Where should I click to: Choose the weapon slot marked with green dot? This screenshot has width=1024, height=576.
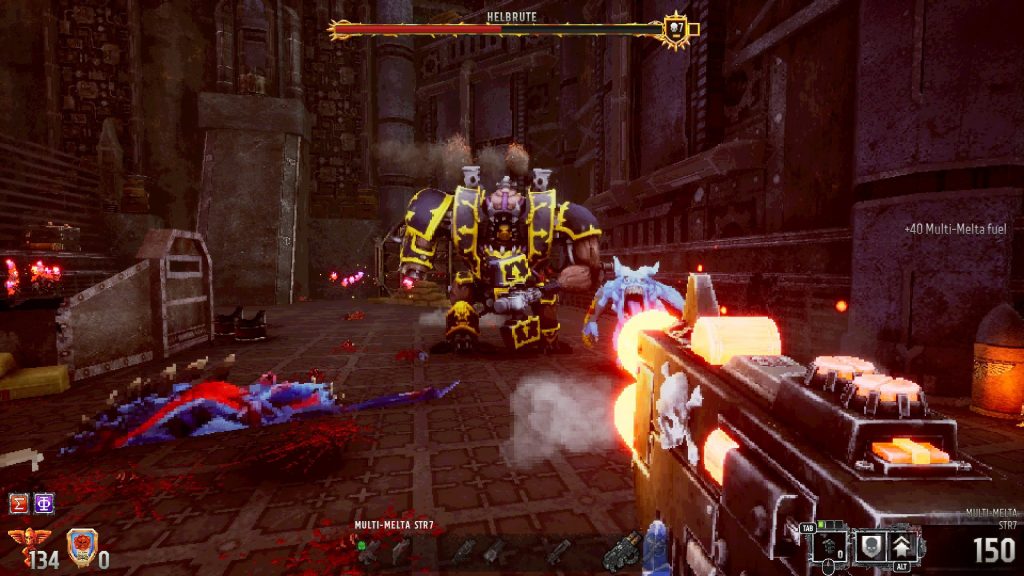coord(367,549)
